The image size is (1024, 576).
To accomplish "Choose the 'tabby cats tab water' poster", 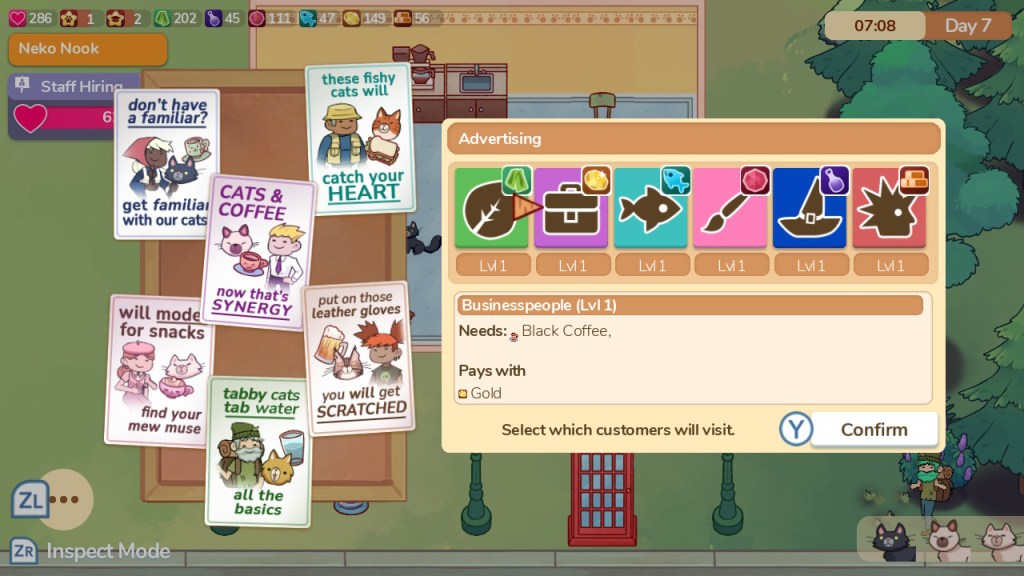I will [x=257, y=449].
